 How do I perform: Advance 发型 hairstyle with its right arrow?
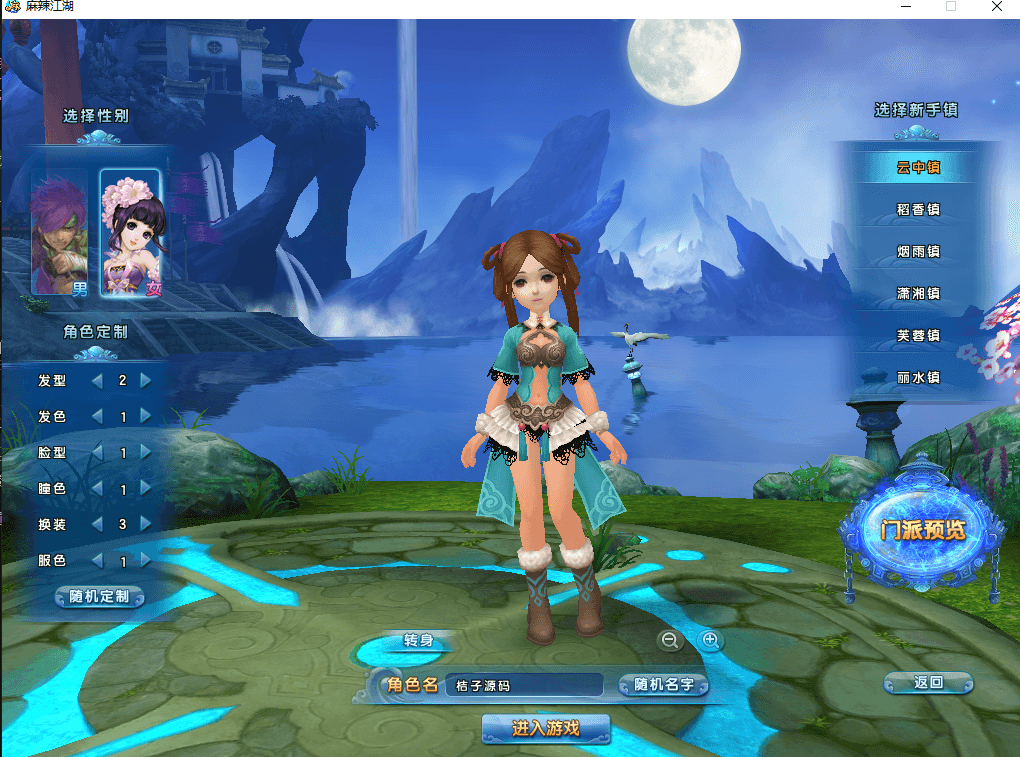click(146, 380)
